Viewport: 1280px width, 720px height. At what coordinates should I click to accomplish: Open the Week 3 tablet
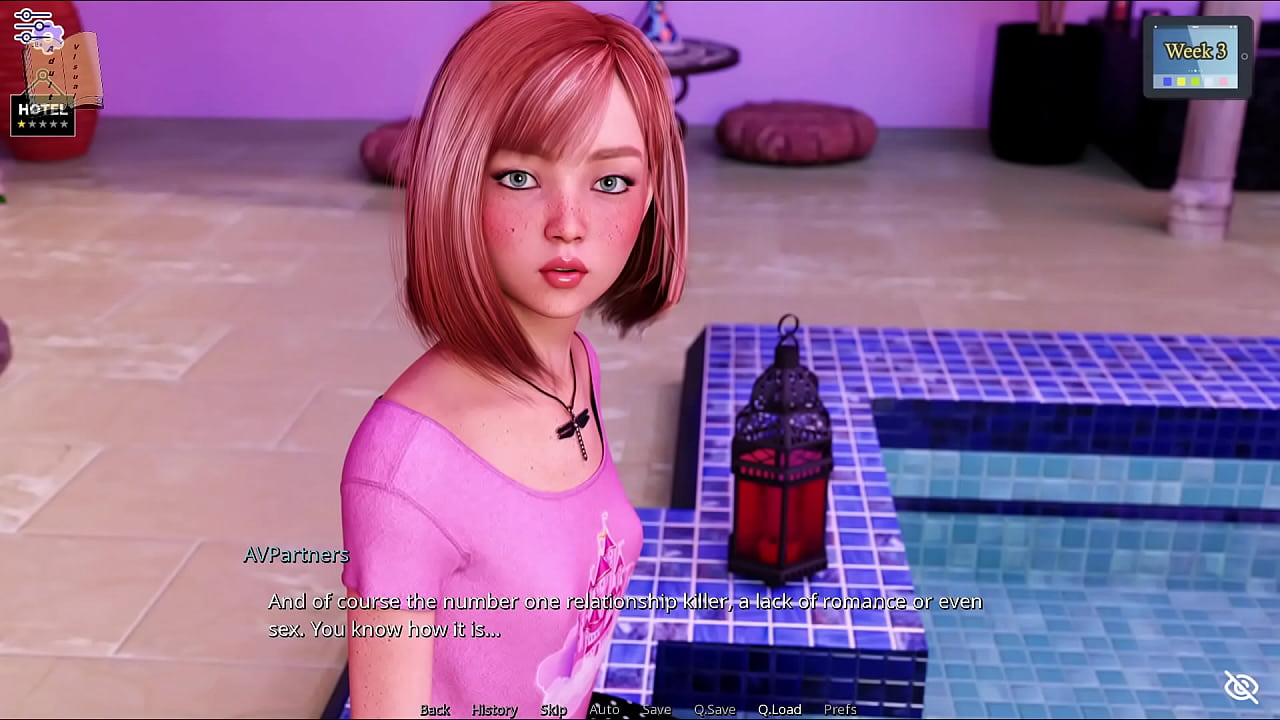[1196, 56]
